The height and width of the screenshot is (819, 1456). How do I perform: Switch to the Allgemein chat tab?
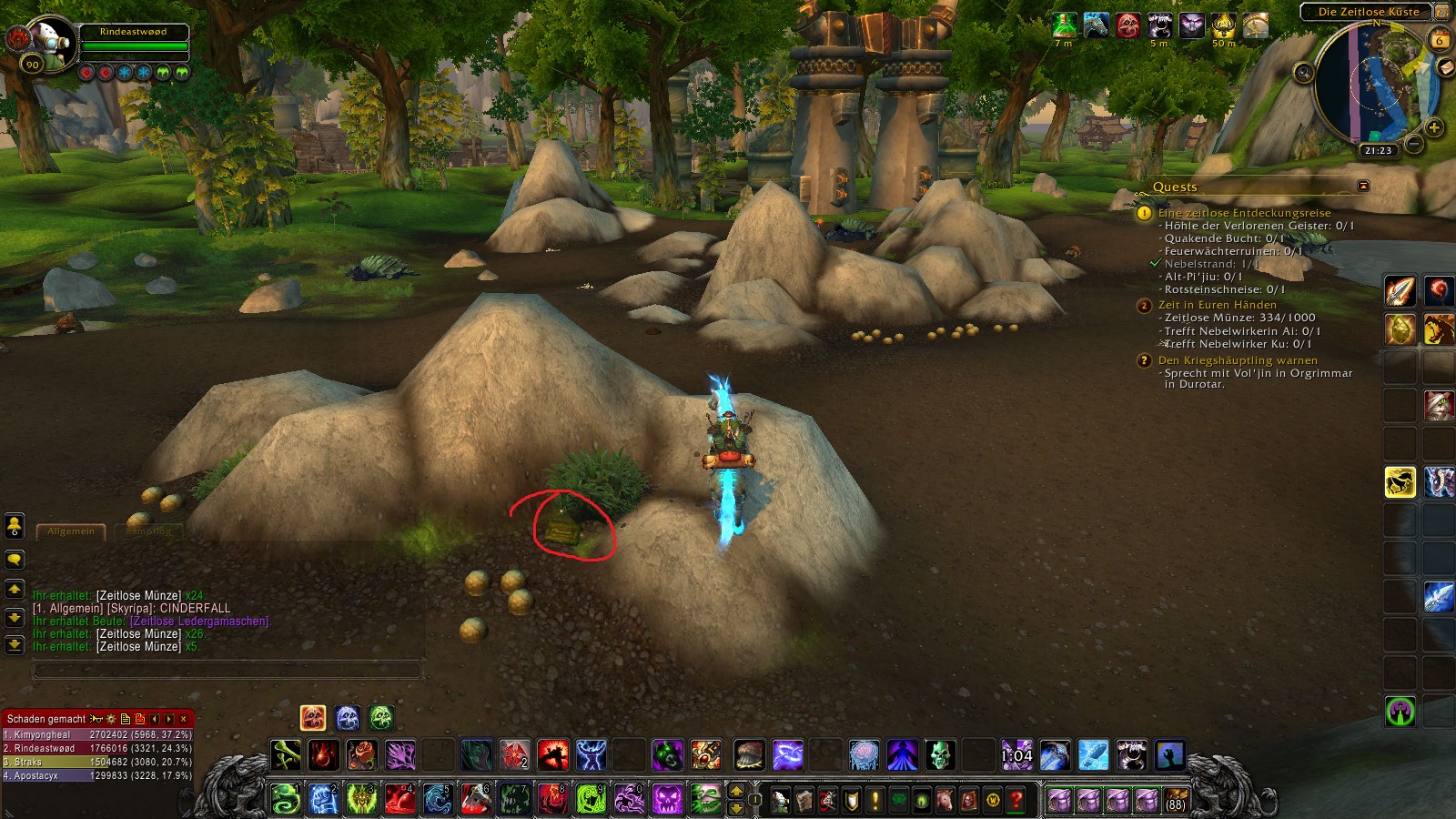(x=71, y=531)
